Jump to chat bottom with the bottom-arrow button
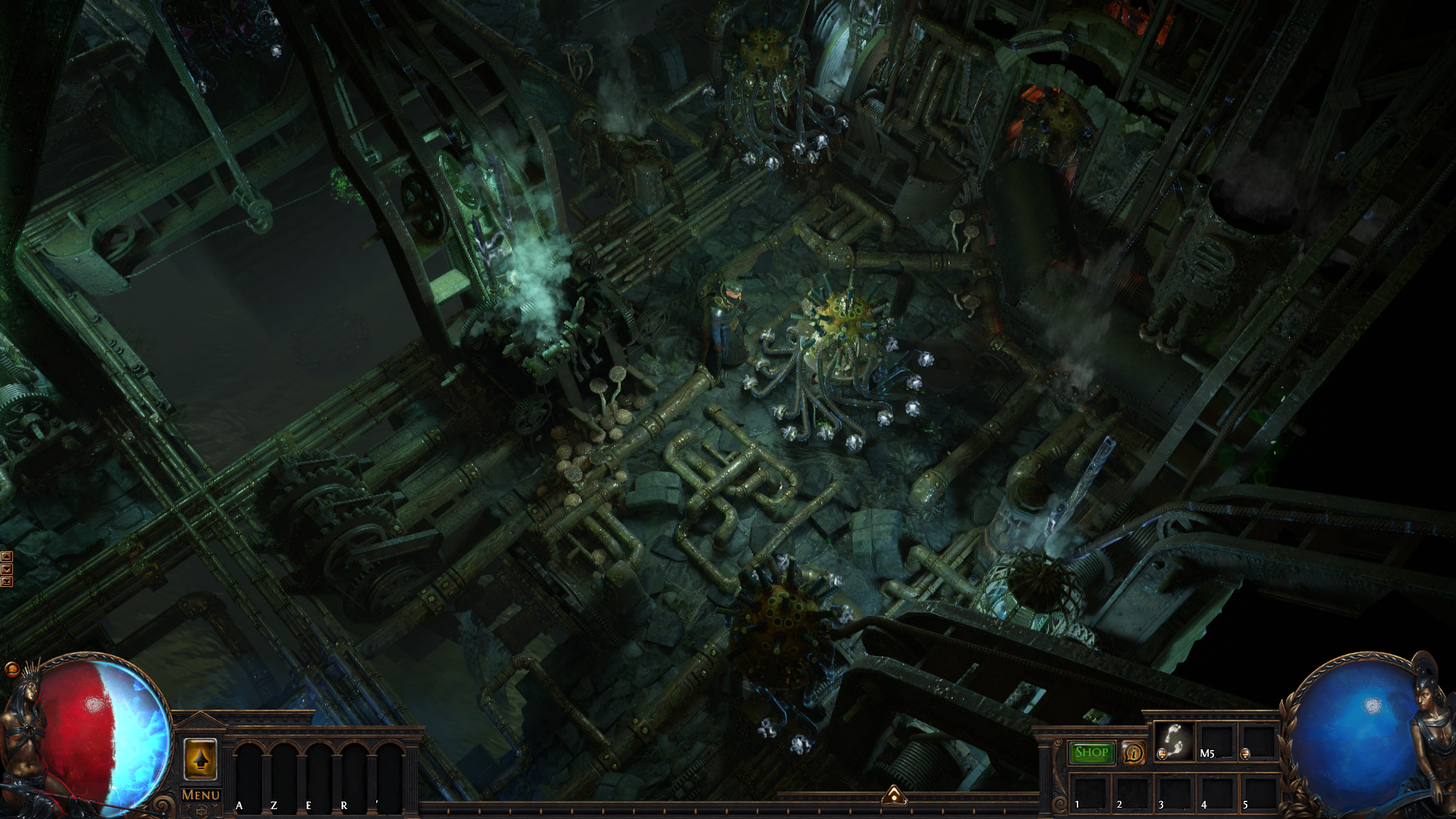The width and height of the screenshot is (1456, 819). [x=7, y=582]
